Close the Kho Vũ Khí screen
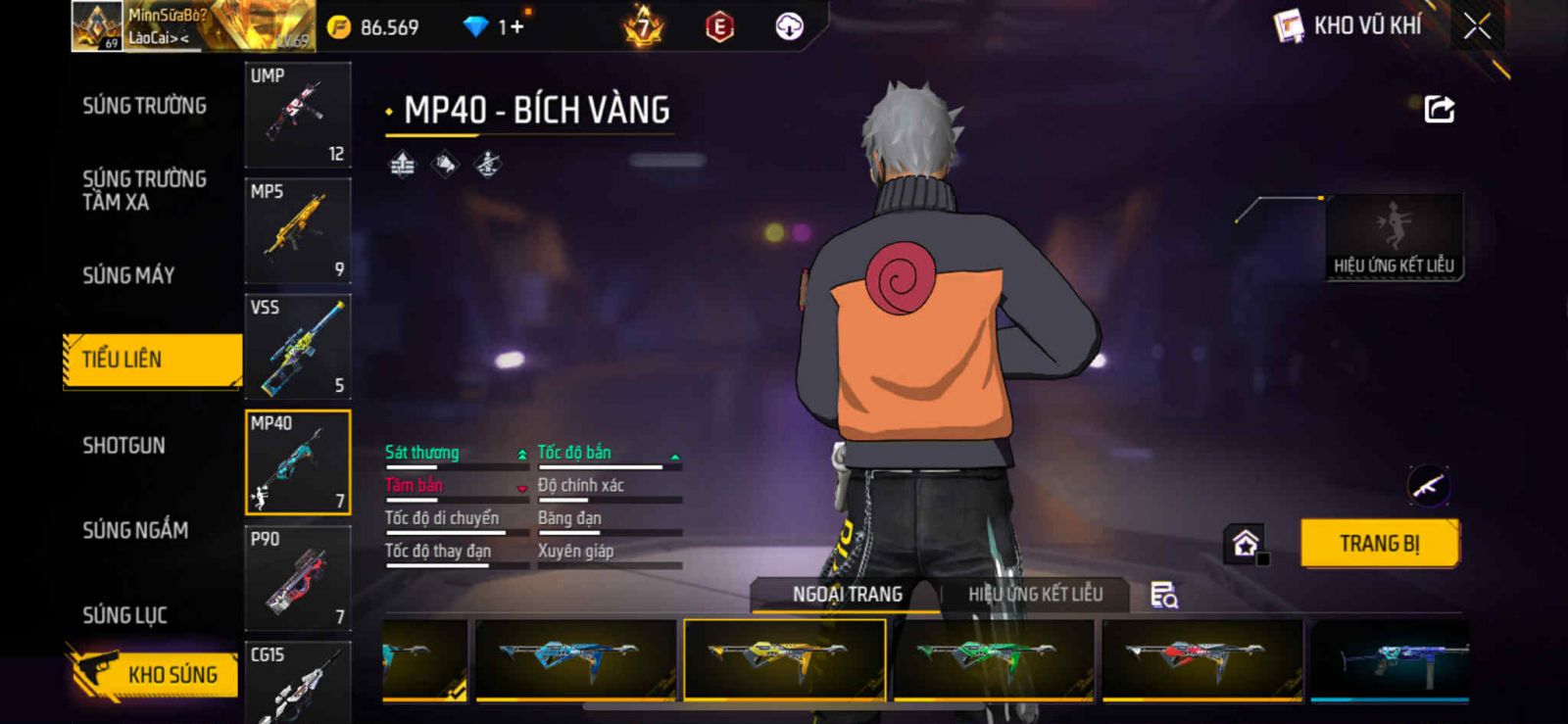 (1477, 26)
